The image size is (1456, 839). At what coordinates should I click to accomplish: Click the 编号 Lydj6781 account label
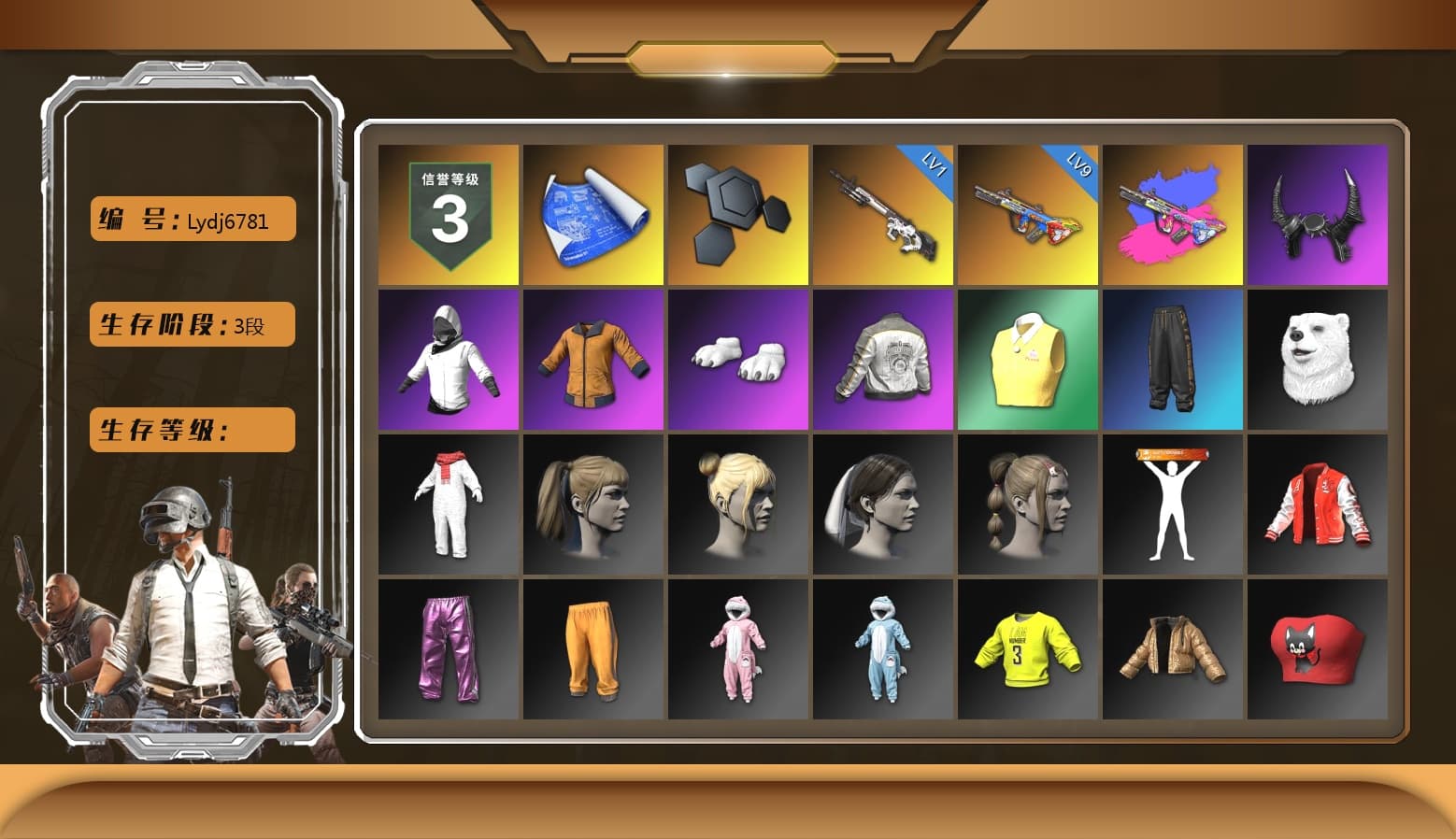tap(191, 218)
